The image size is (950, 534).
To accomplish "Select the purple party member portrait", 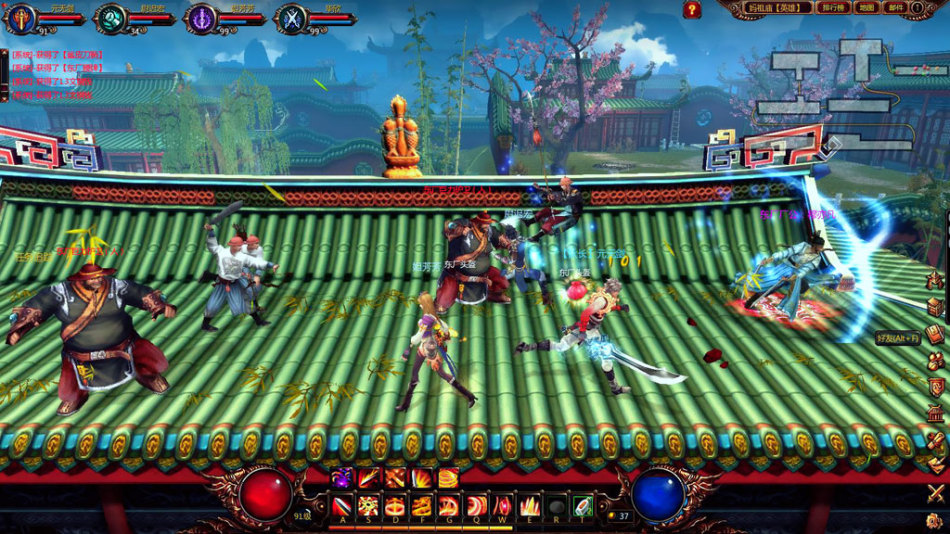I will point(203,19).
